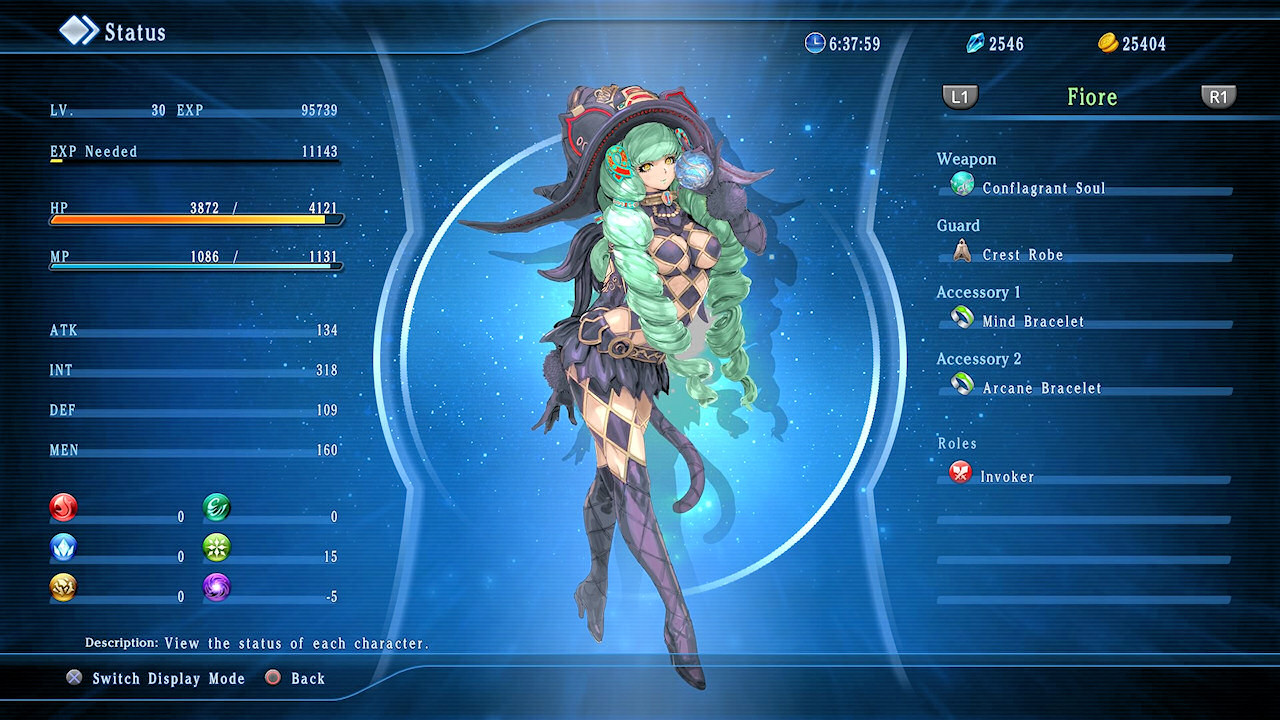Open the Invoker role entry
Screen dimensions: 1280x720
pyautogui.click(x=1006, y=477)
